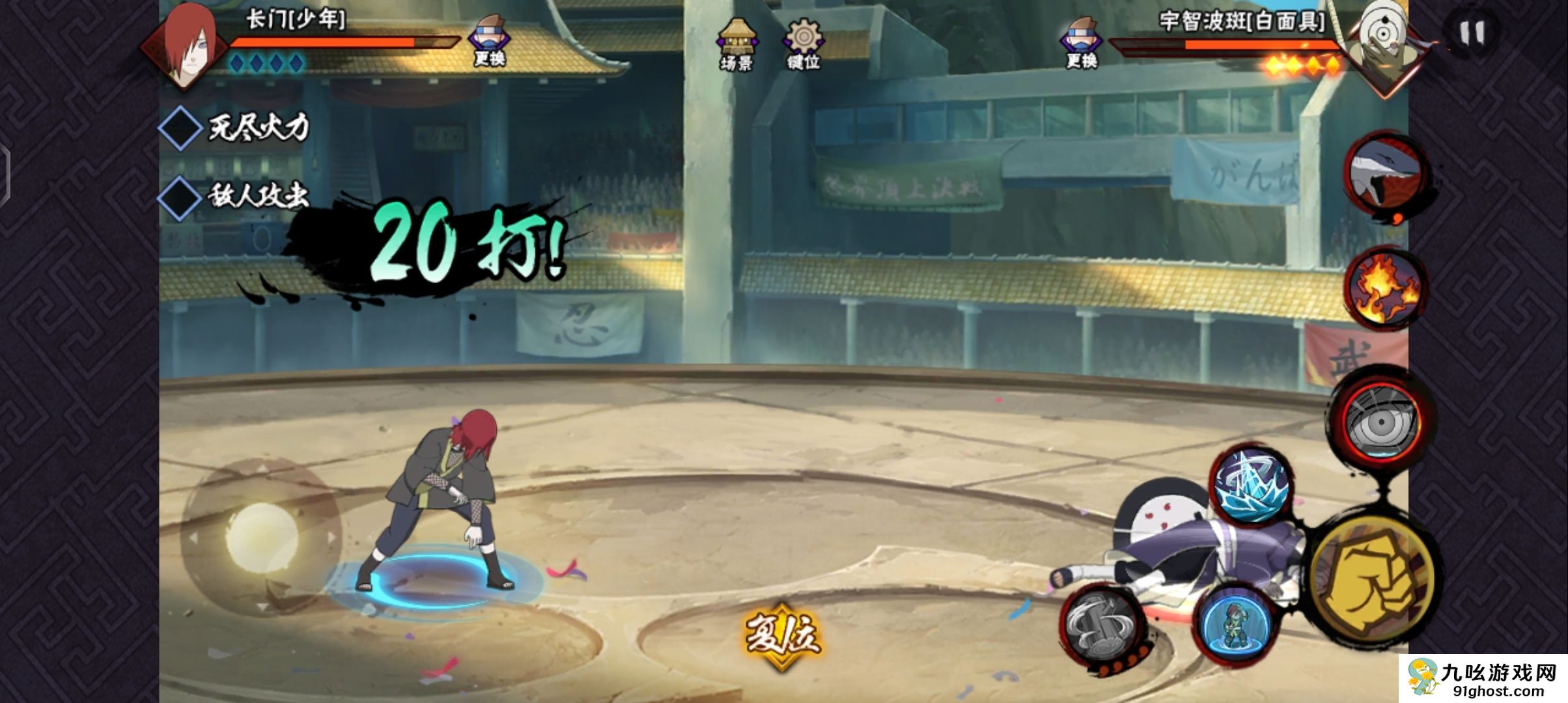Open the 键位 key layout settings
The height and width of the screenshot is (703, 1568).
coord(804,43)
